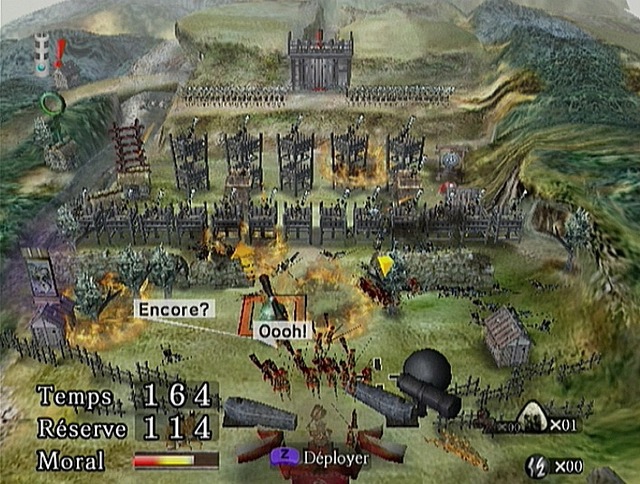Click the tower alert icon with exclamation mark
Screen dimensions: 640x484
(50, 56)
